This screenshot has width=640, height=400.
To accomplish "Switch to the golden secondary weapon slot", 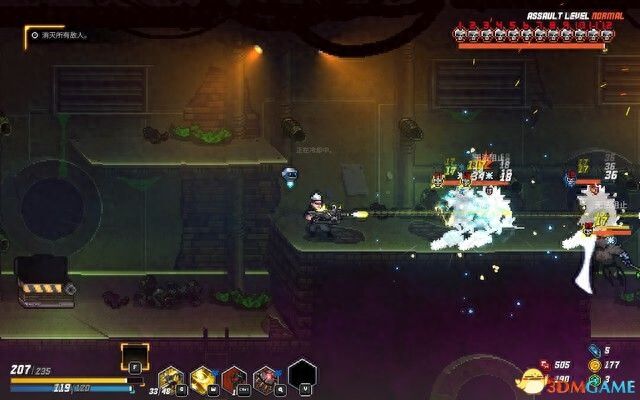I will 203,378.
